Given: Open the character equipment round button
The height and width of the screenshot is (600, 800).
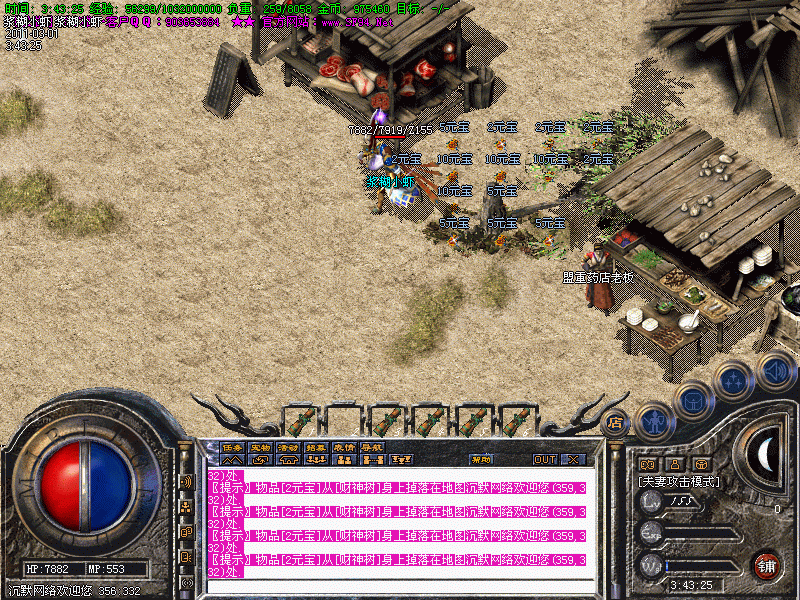Looking at the screenshot, I should click(654, 423).
